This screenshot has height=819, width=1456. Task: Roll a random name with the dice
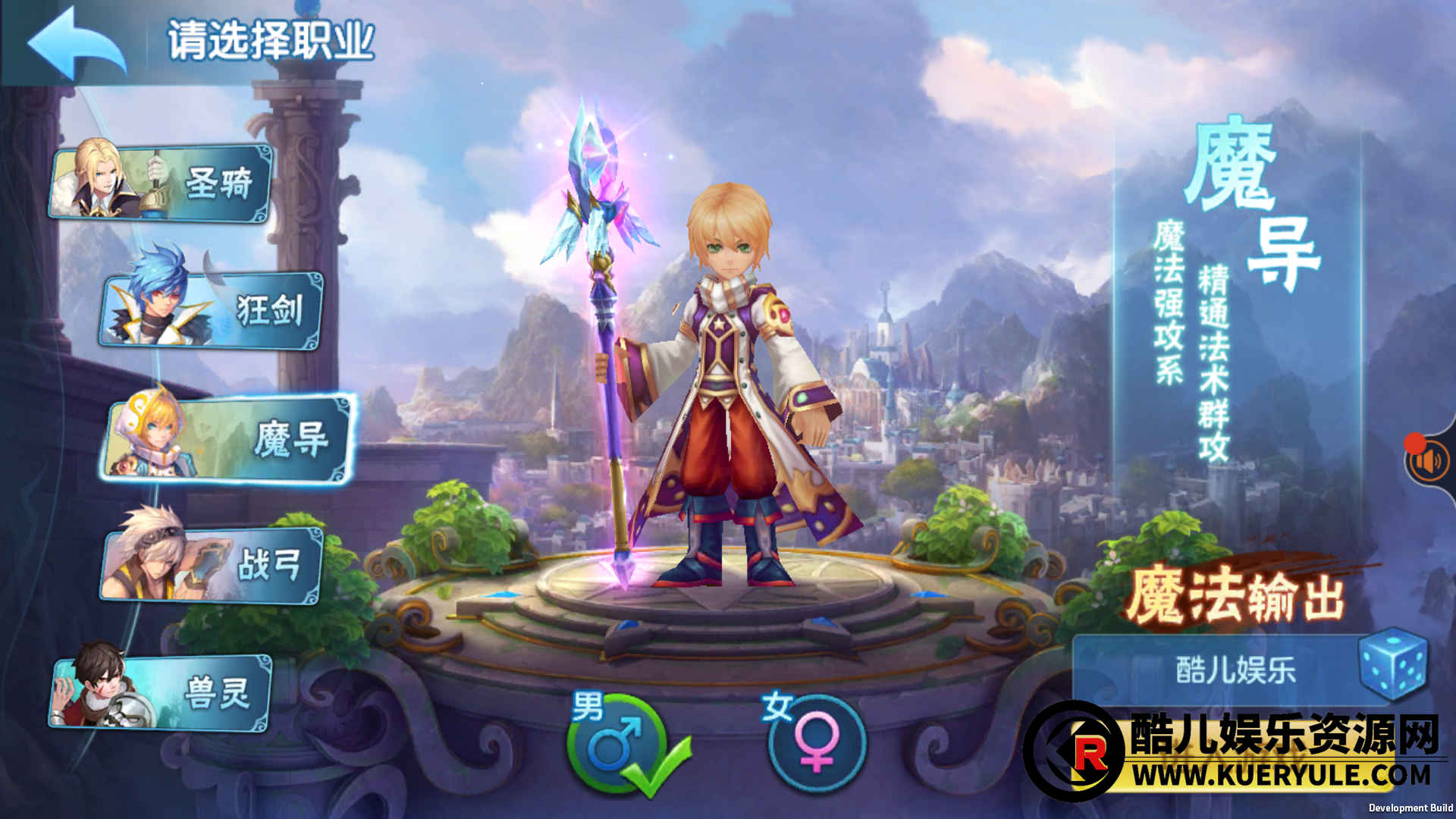point(1392,664)
